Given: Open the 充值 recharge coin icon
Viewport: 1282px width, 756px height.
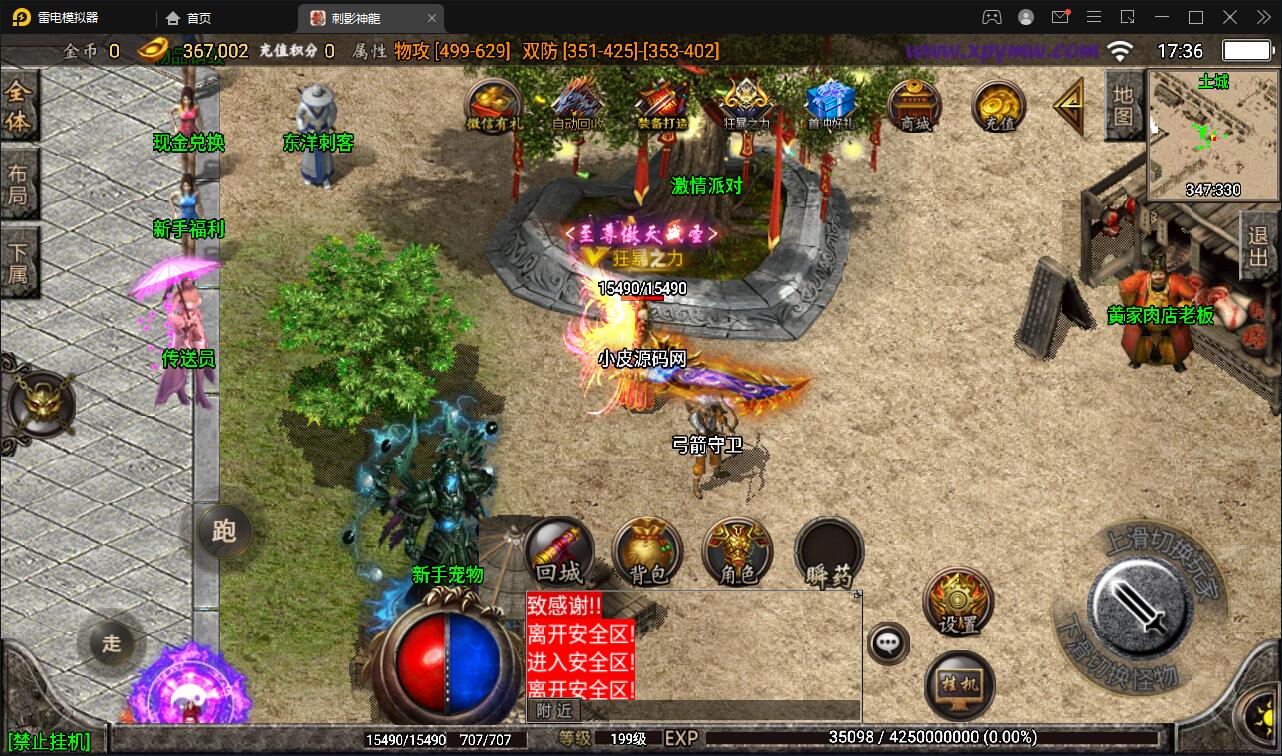Looking at the screenshot, I should point(997,106).
